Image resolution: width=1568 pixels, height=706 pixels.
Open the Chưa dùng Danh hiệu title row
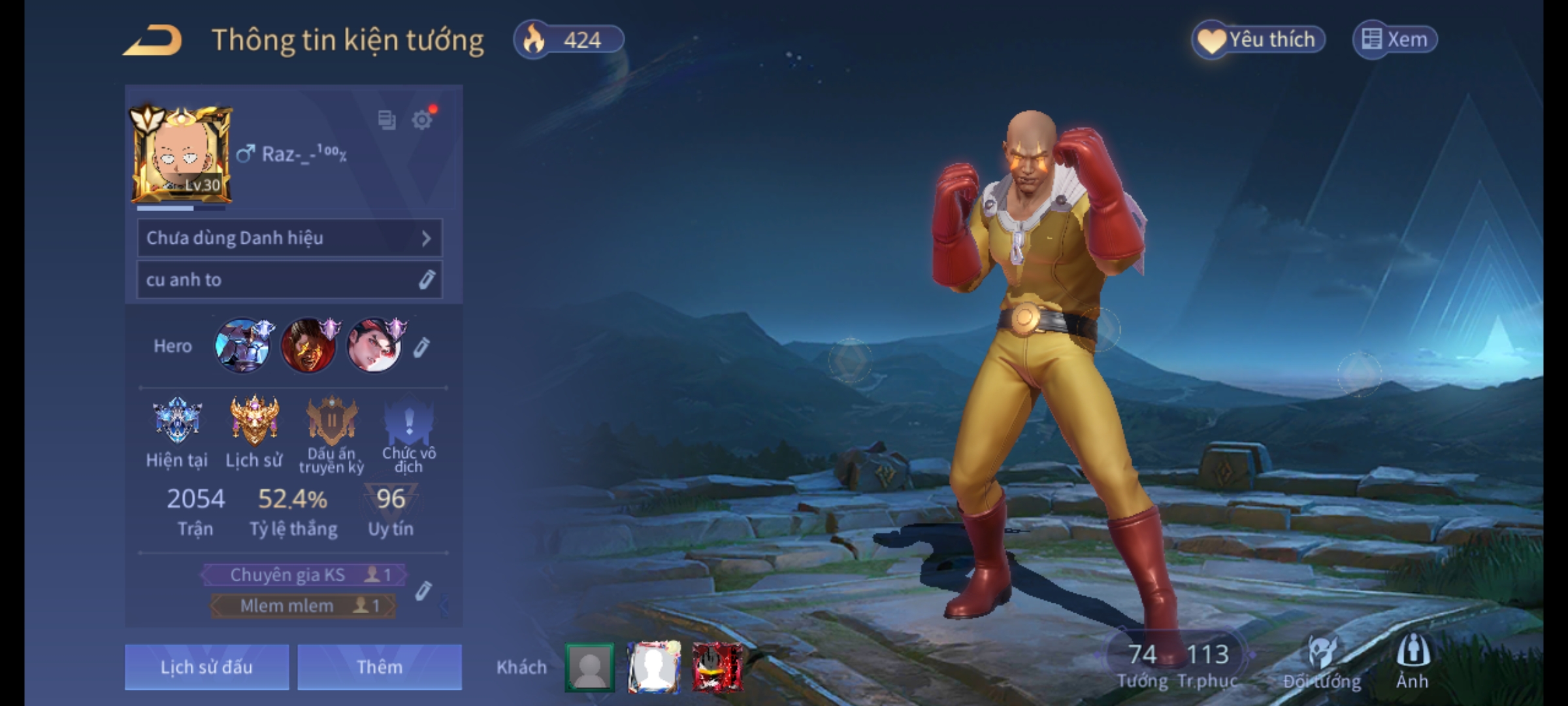[x=289, y=238]
